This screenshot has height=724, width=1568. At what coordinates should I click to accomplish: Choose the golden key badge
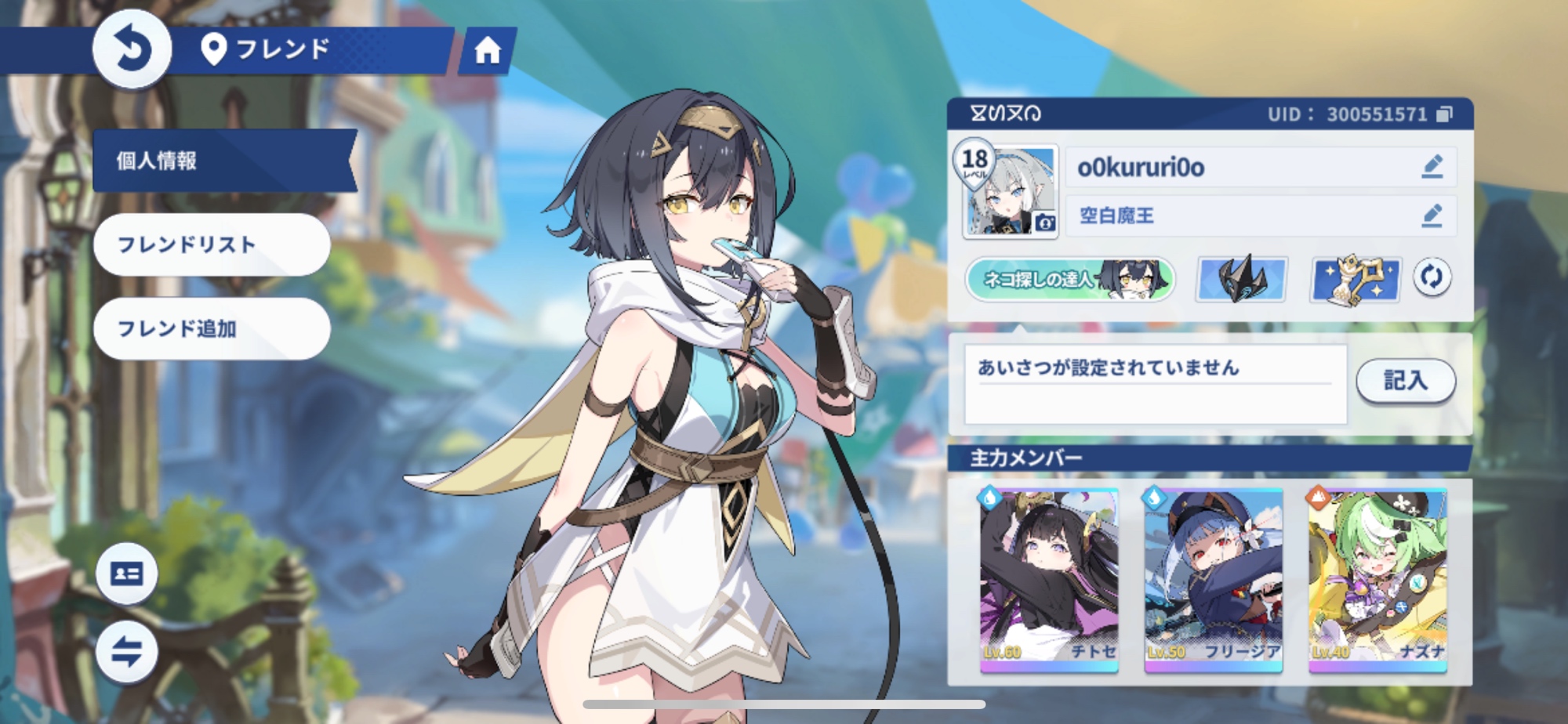[1356, 279]
